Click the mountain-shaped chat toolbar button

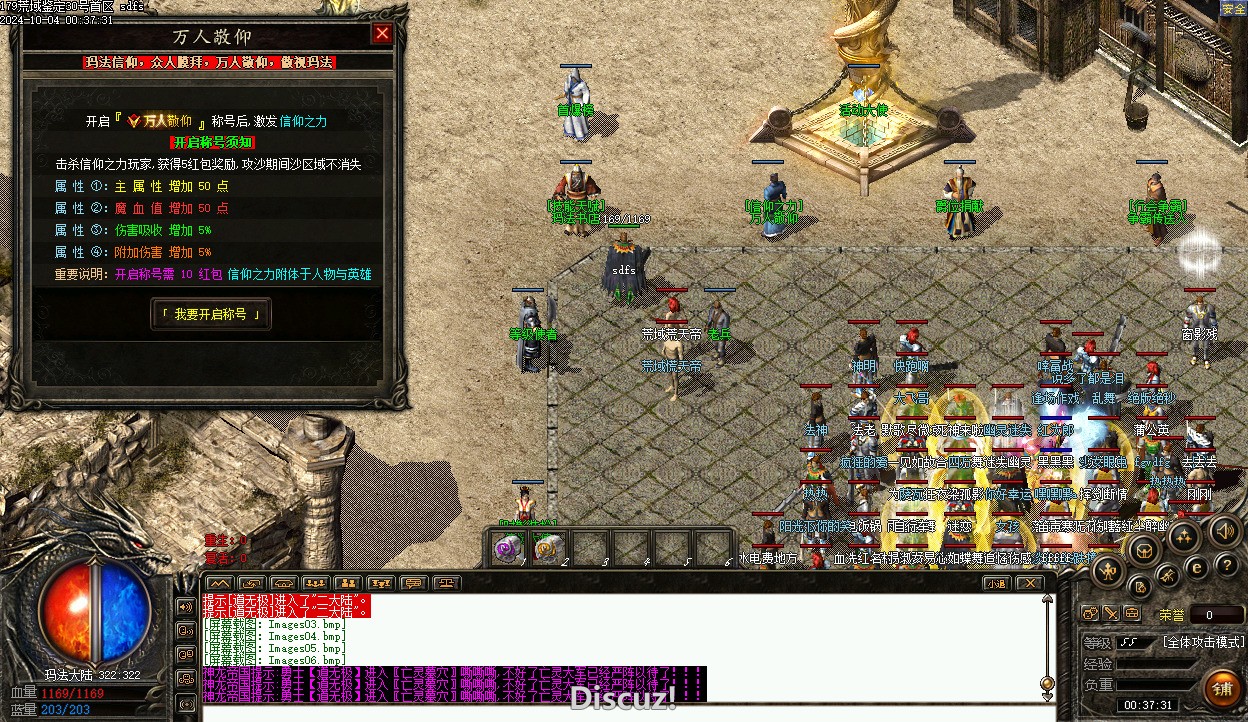218,583
